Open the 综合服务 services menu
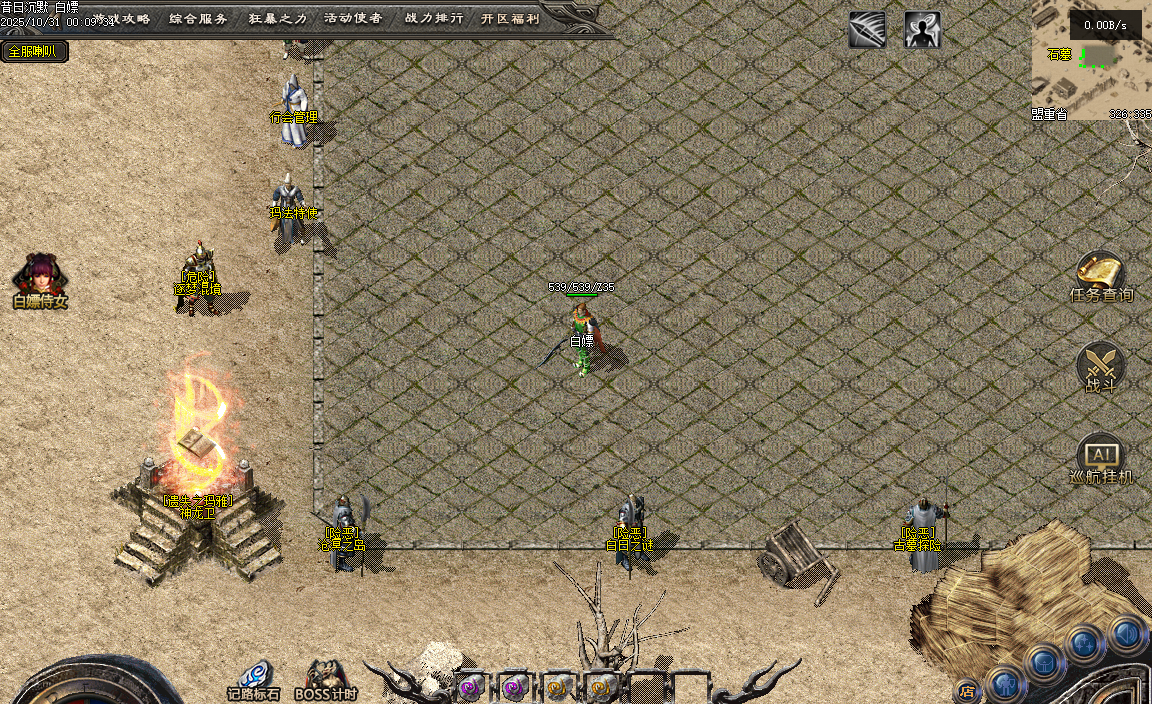 198,18
